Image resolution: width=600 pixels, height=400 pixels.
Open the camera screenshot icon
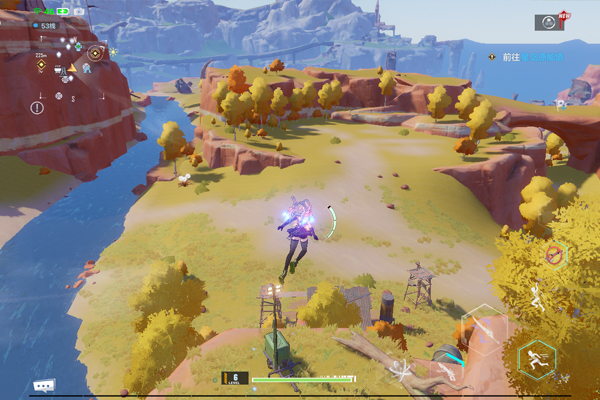point(80,11)
